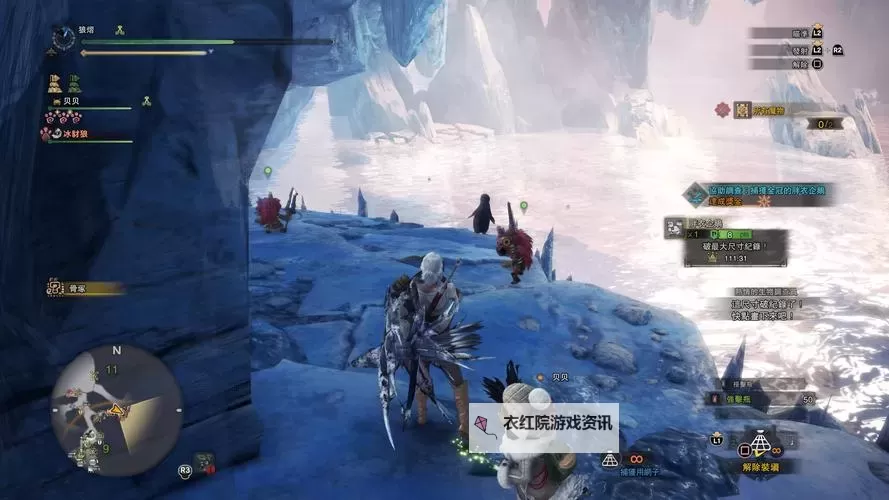Click the day-night clock icon
Viewport: 889px width, 500px height.
65,37
